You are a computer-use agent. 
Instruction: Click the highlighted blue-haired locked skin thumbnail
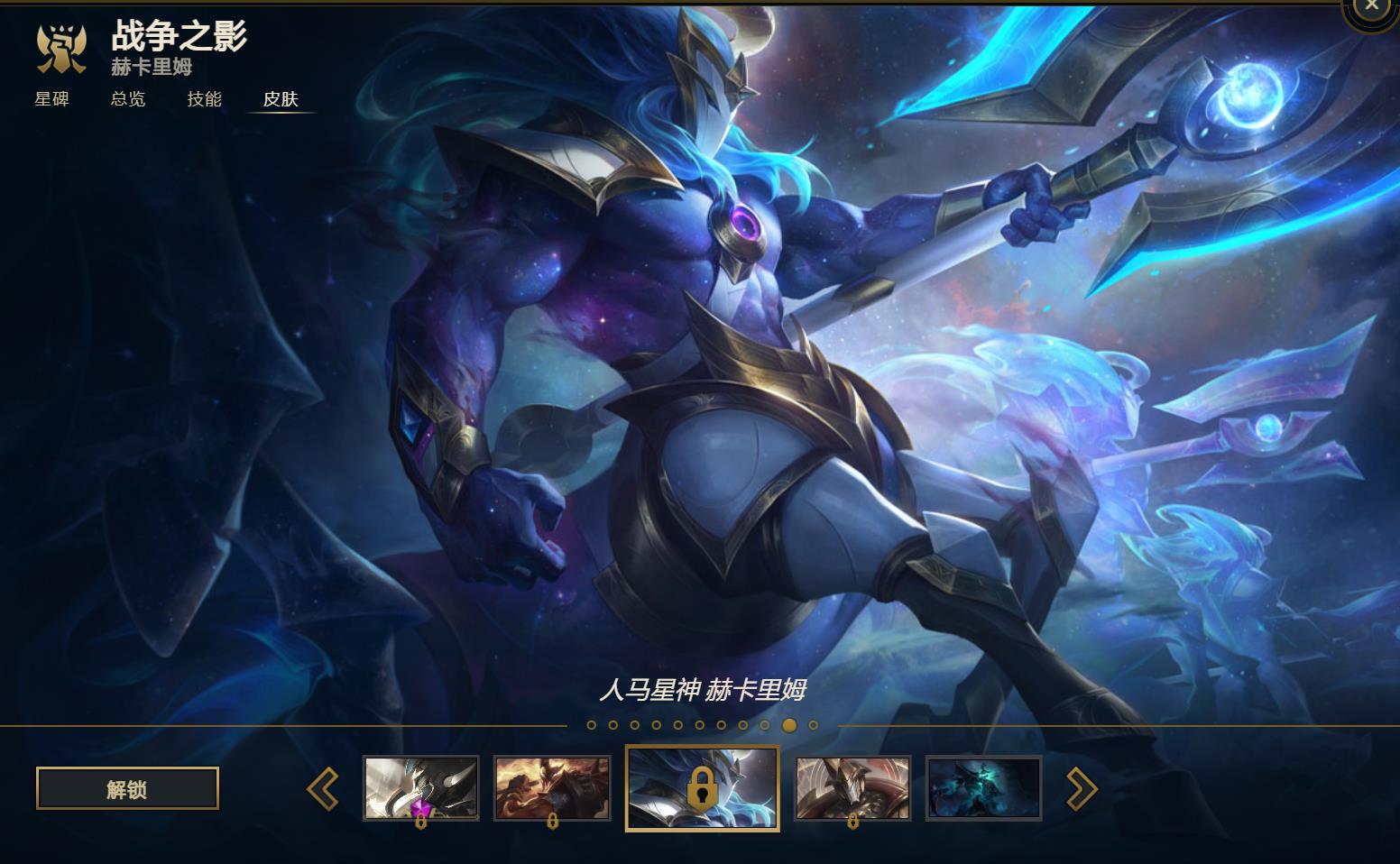pos(702,788)
